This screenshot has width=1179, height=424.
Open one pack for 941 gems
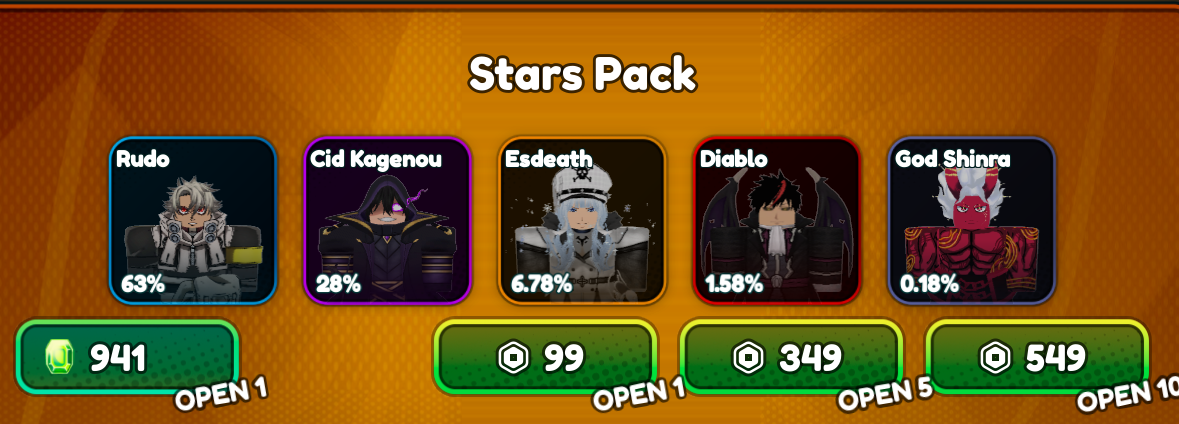pyautogui.click(x=127, y=358)
